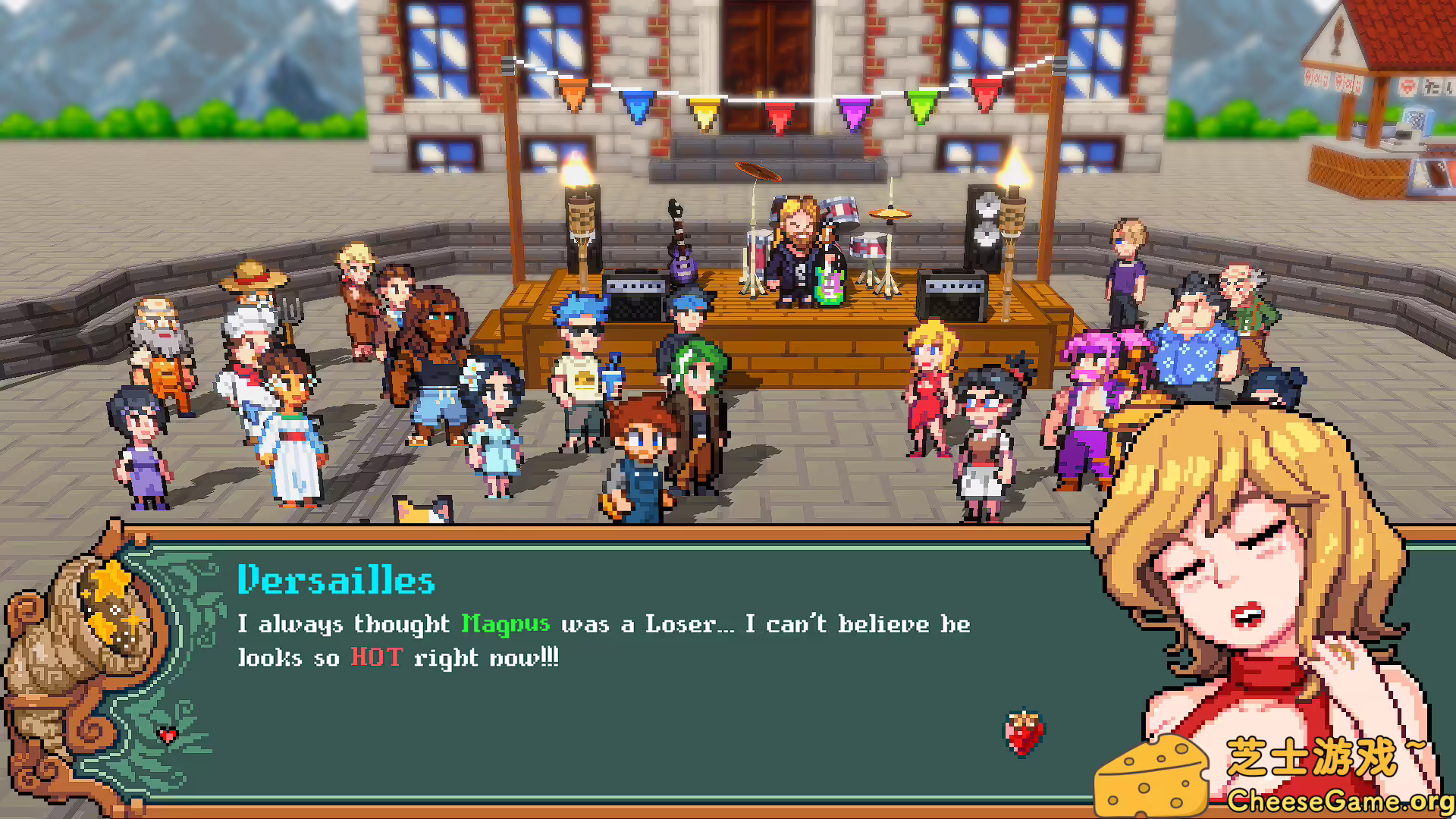Advance the dialogue via the strawberry icon
The height and width of the screenshot is (819, 1456).
1024,733
